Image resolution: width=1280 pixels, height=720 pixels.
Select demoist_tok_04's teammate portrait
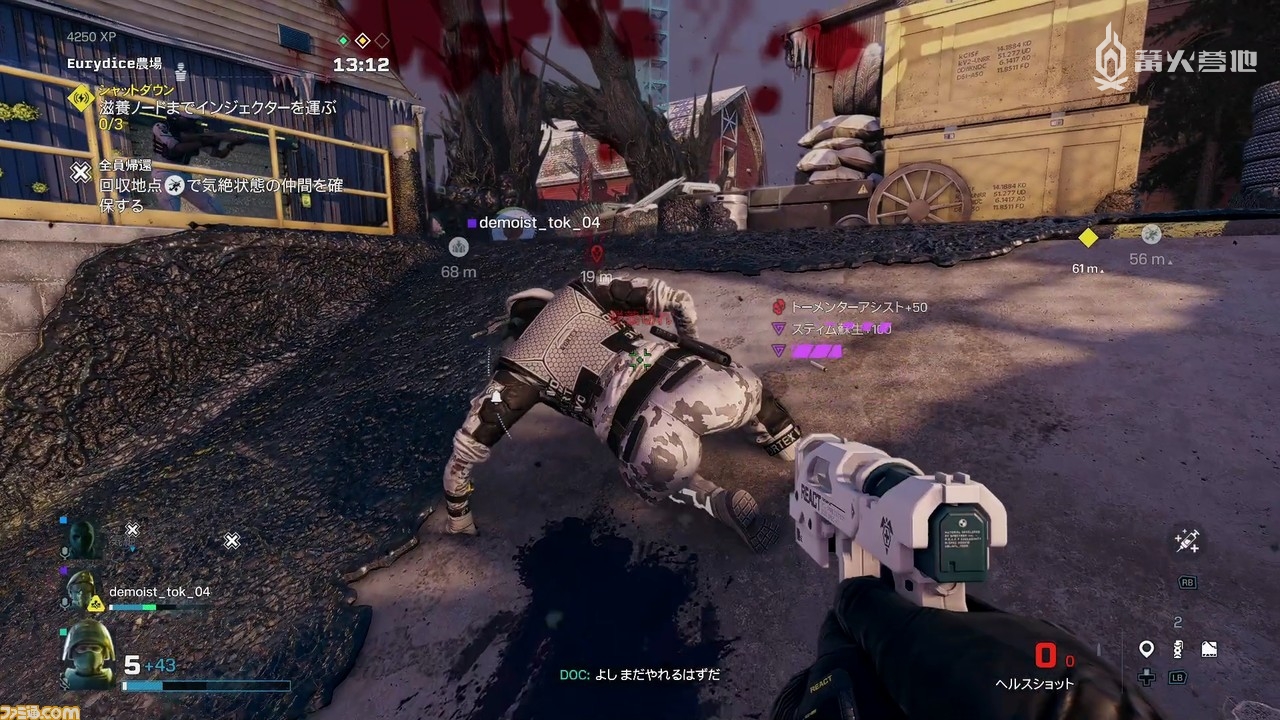[86, 591]
